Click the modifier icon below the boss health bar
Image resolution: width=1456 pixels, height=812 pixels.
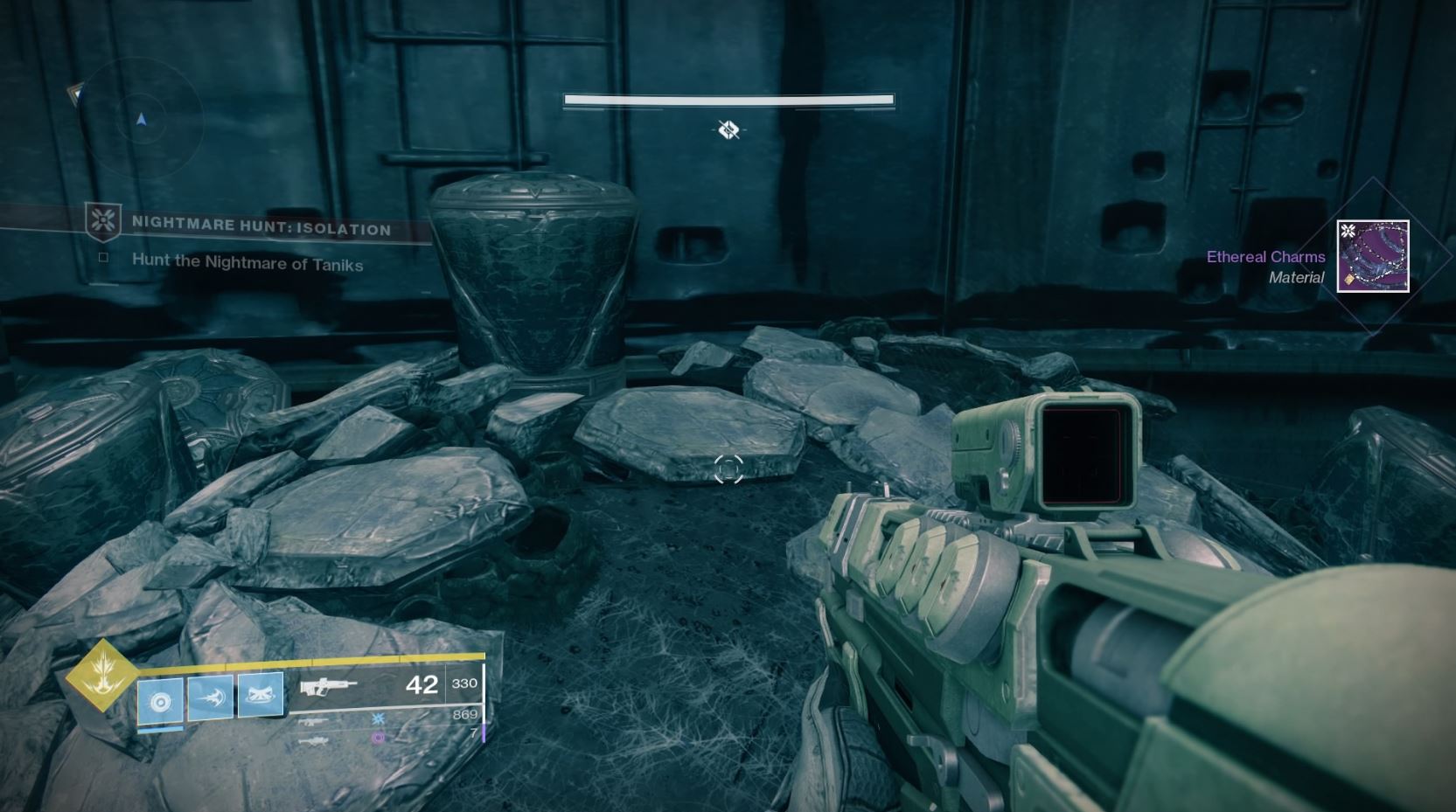(727, 131)
